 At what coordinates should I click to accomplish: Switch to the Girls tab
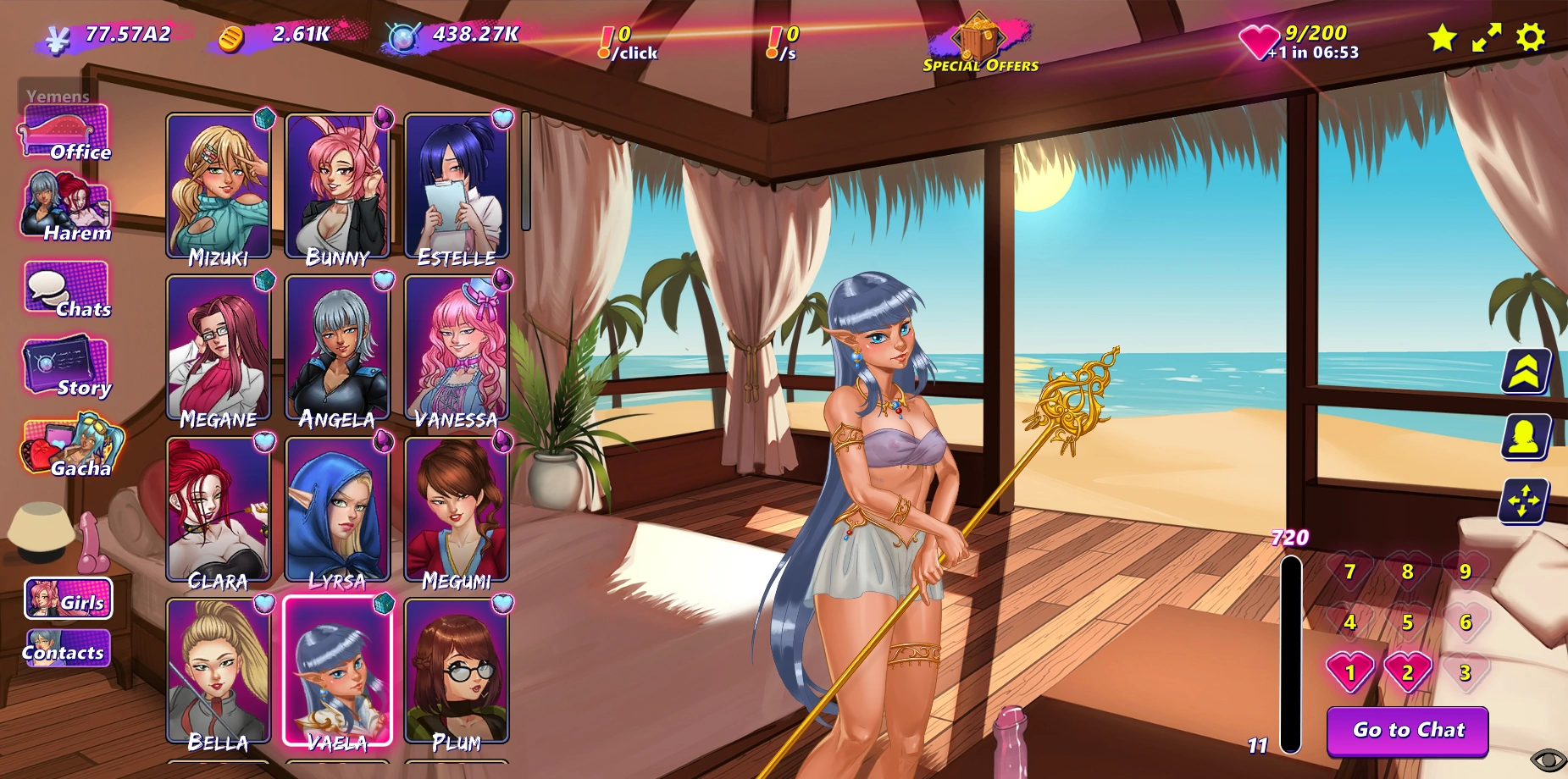[69, 600]
